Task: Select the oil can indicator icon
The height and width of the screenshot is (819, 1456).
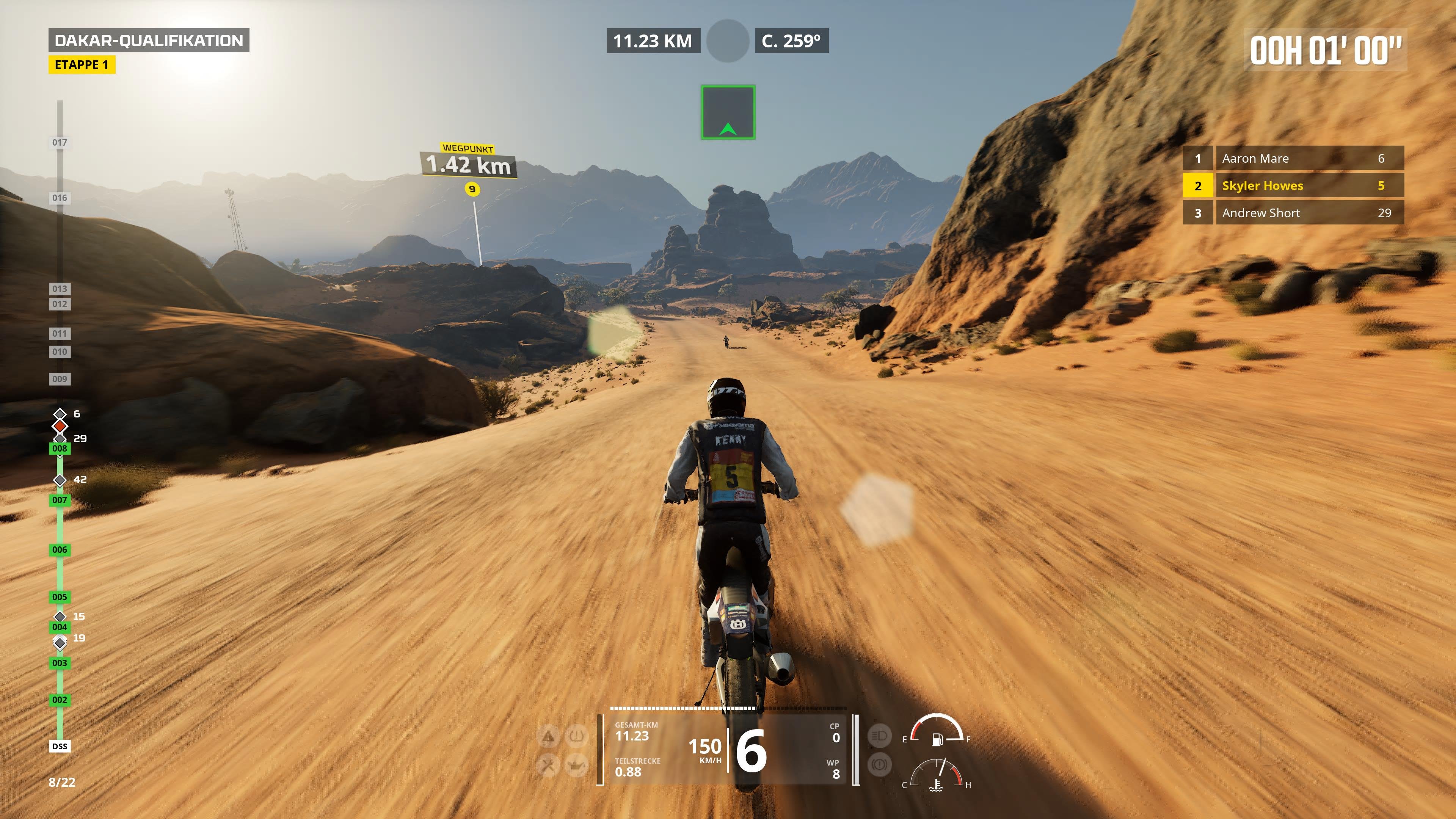Action: click(576, 766)
